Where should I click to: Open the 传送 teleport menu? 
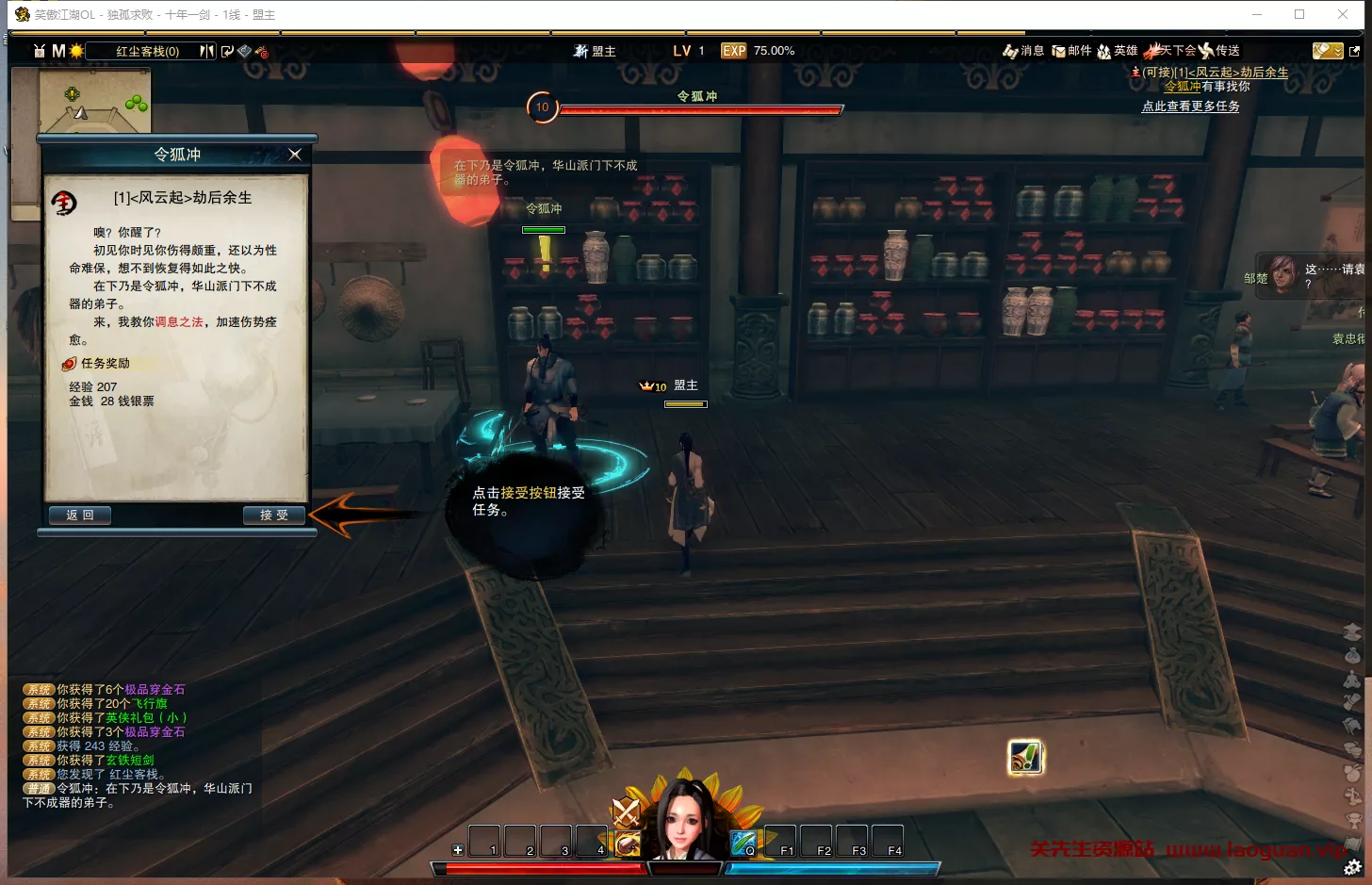1219,51
